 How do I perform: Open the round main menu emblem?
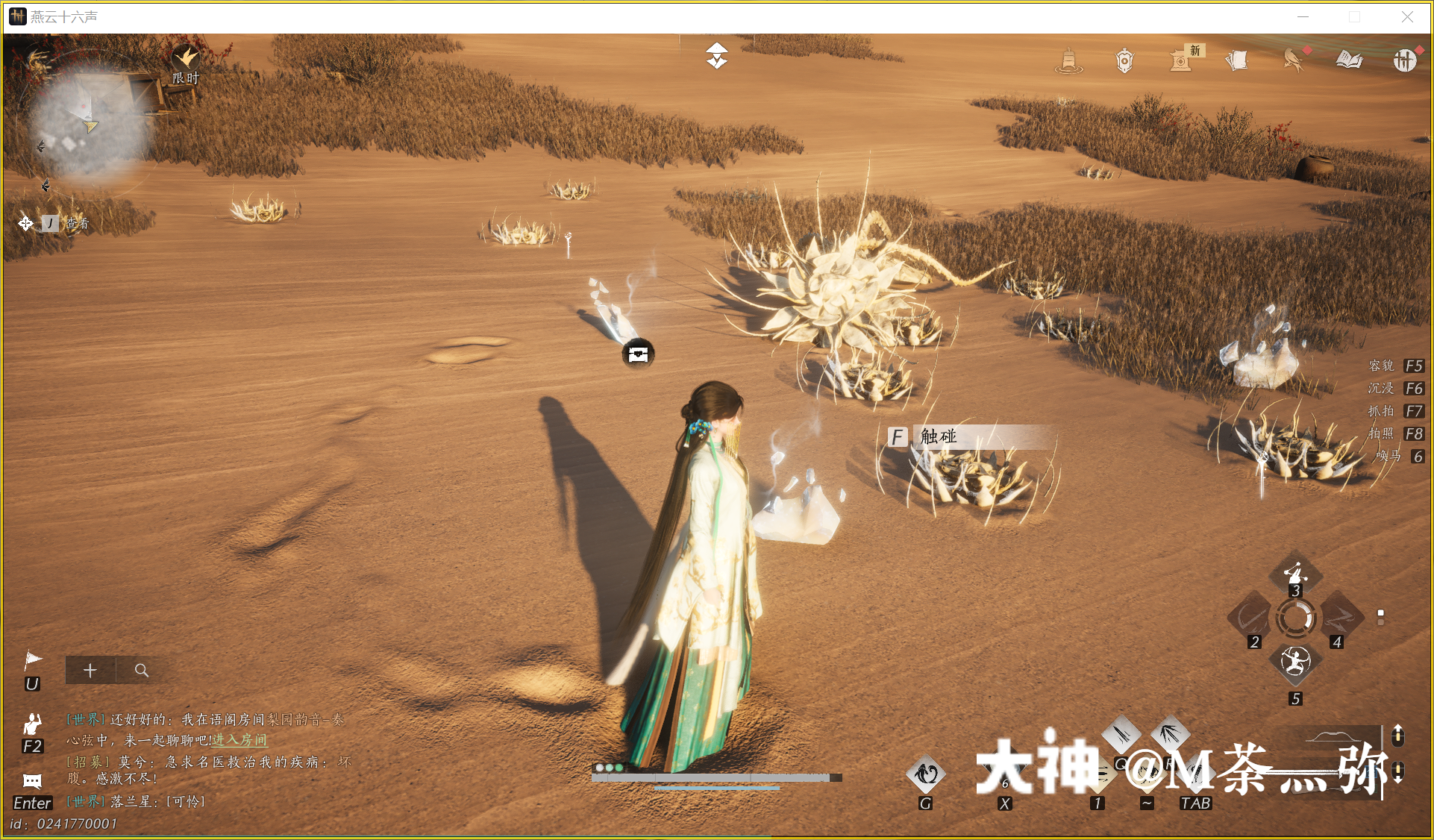click(x=1405, y=60)
